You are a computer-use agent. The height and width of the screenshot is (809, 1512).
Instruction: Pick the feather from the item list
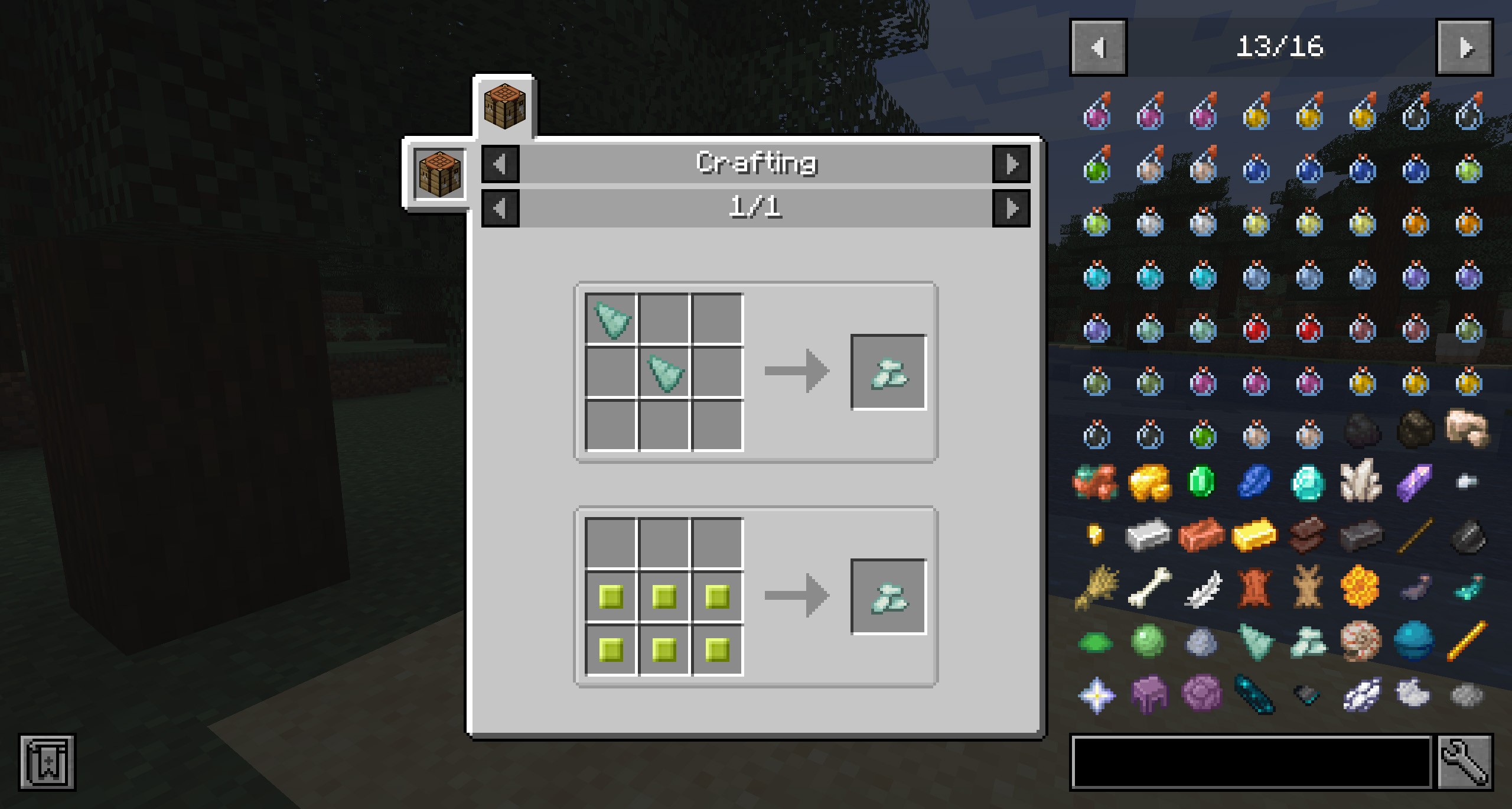[1202, 589]
